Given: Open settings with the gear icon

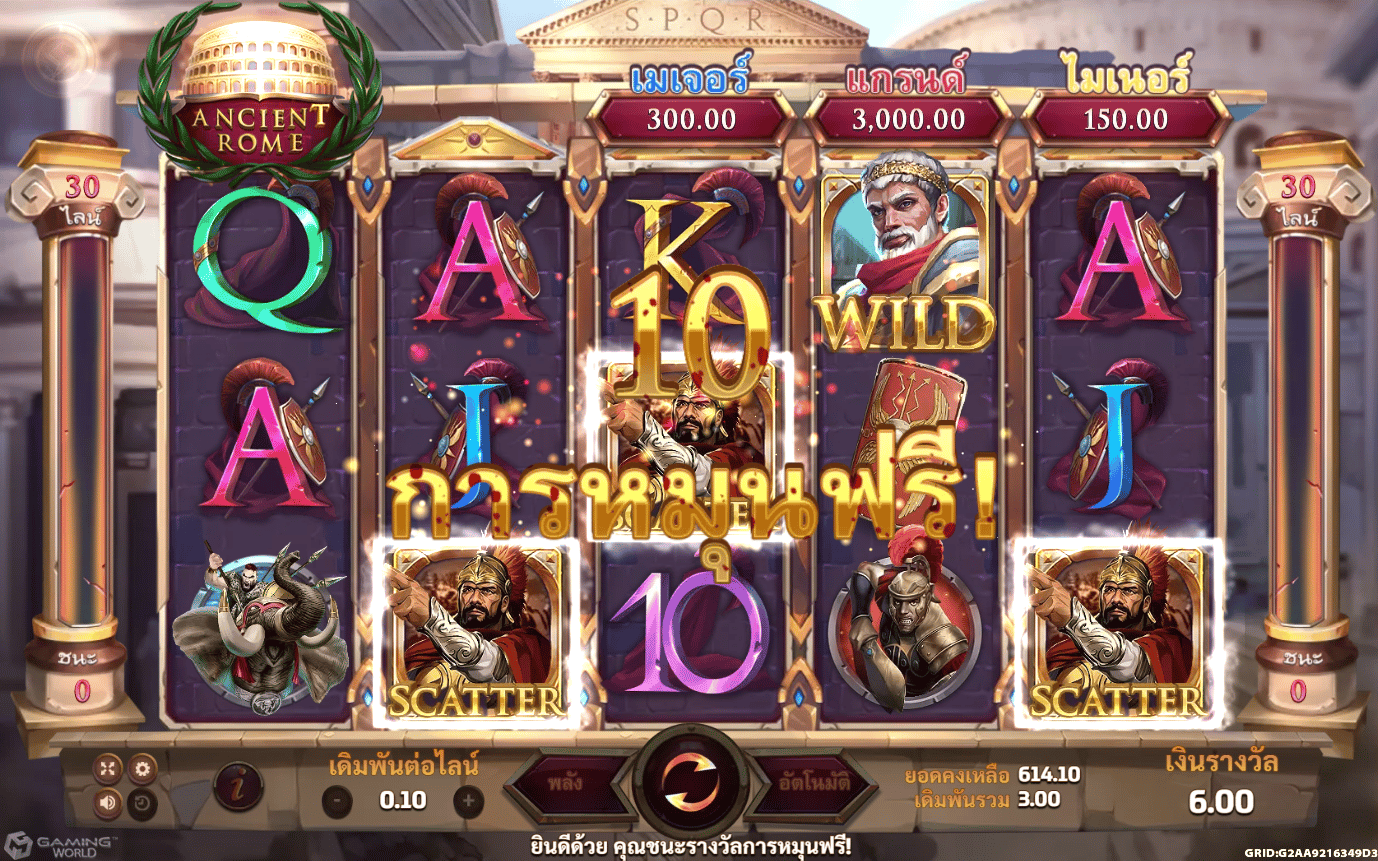Looking at the screenshot, I should pos(141,769).
